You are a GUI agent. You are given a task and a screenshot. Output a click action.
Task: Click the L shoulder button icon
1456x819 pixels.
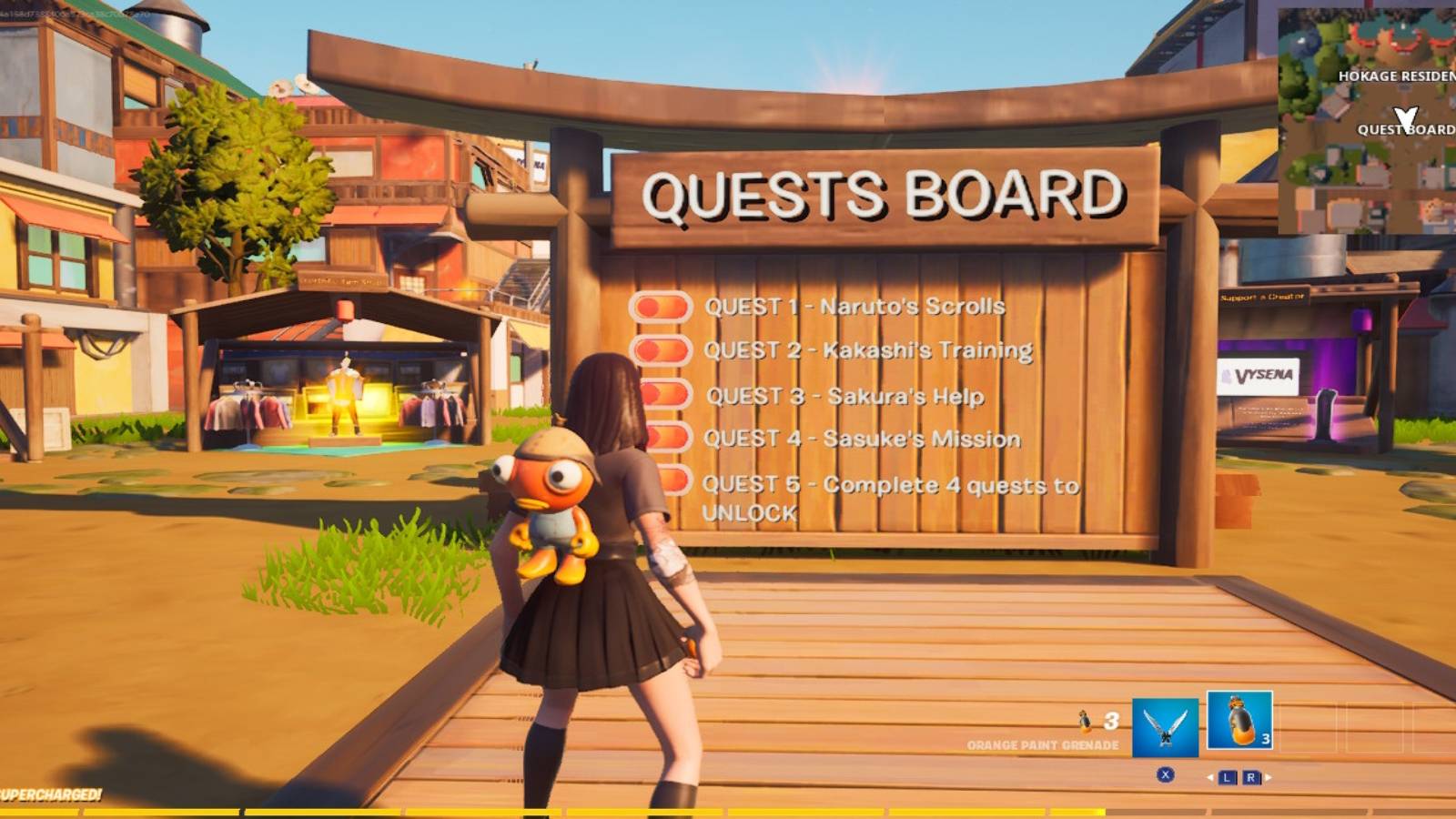click(1227, 775)
